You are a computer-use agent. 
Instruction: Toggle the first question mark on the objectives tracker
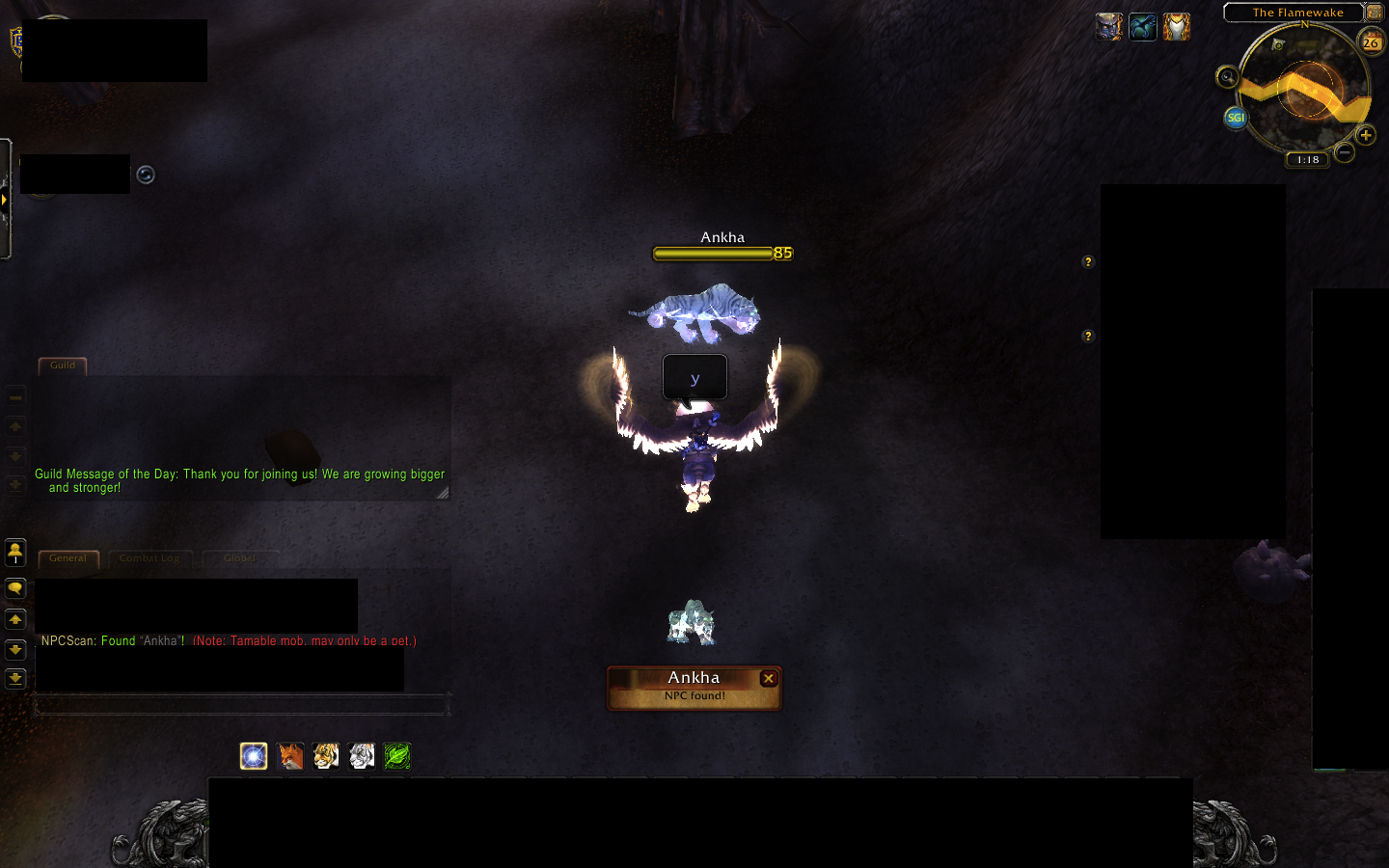(x=1088, y=261)
